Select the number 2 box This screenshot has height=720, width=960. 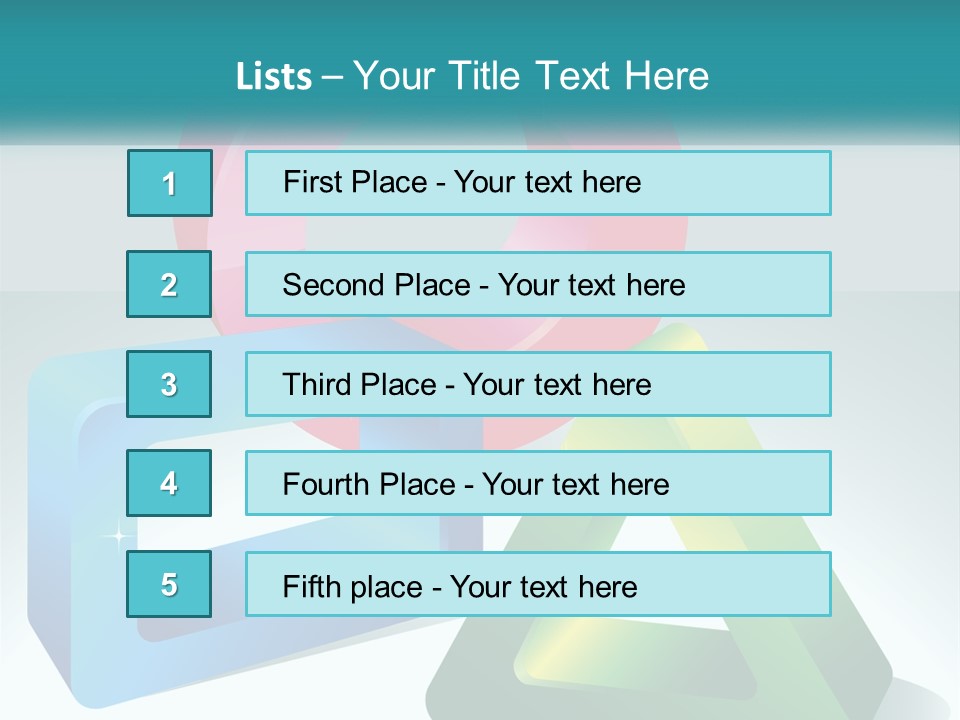tap(169, 284)
